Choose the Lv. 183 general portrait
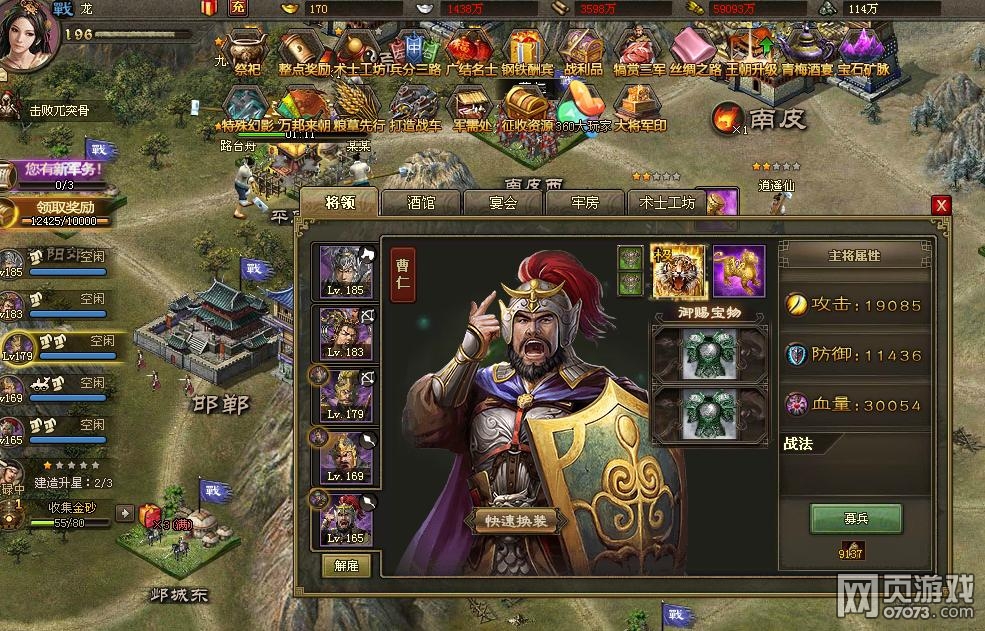Image resolution: width=985 pixels, height=631 pixels. 346,334
